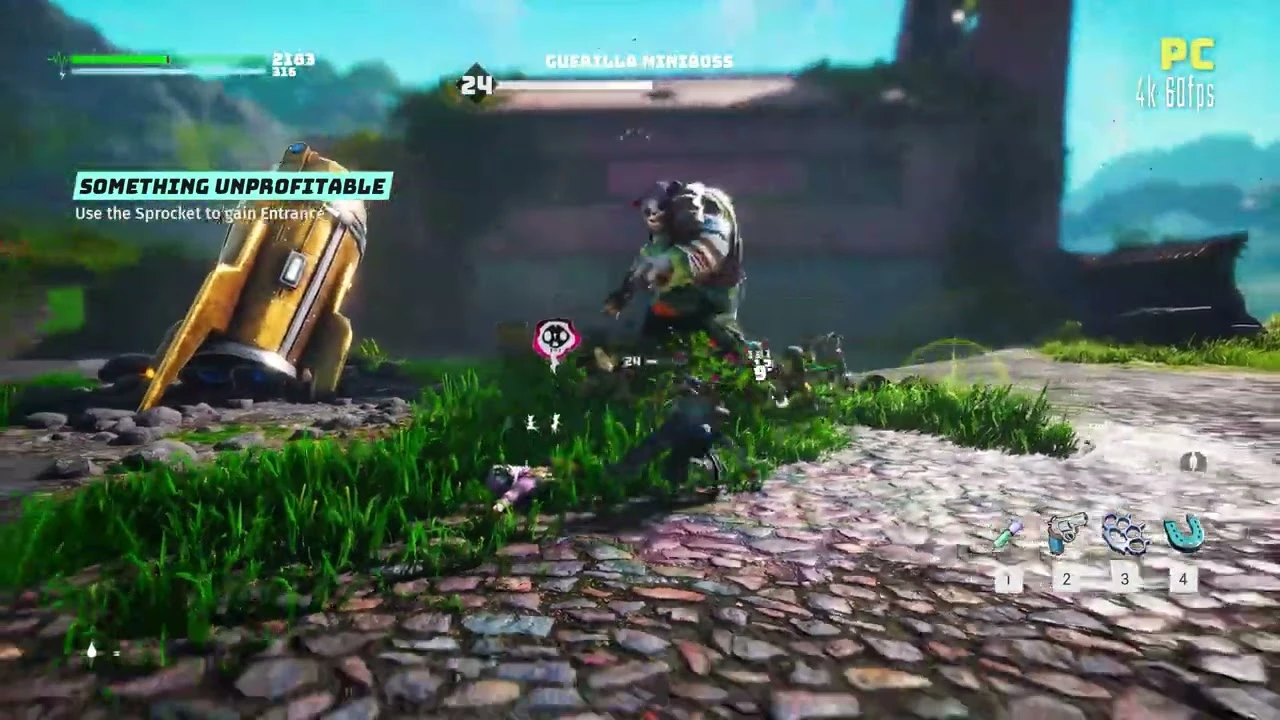The image size is (1280, 720).
Task: Open the SOMETHING UNPROFITABLE quest panel
Action: click(x=232, y=186)
